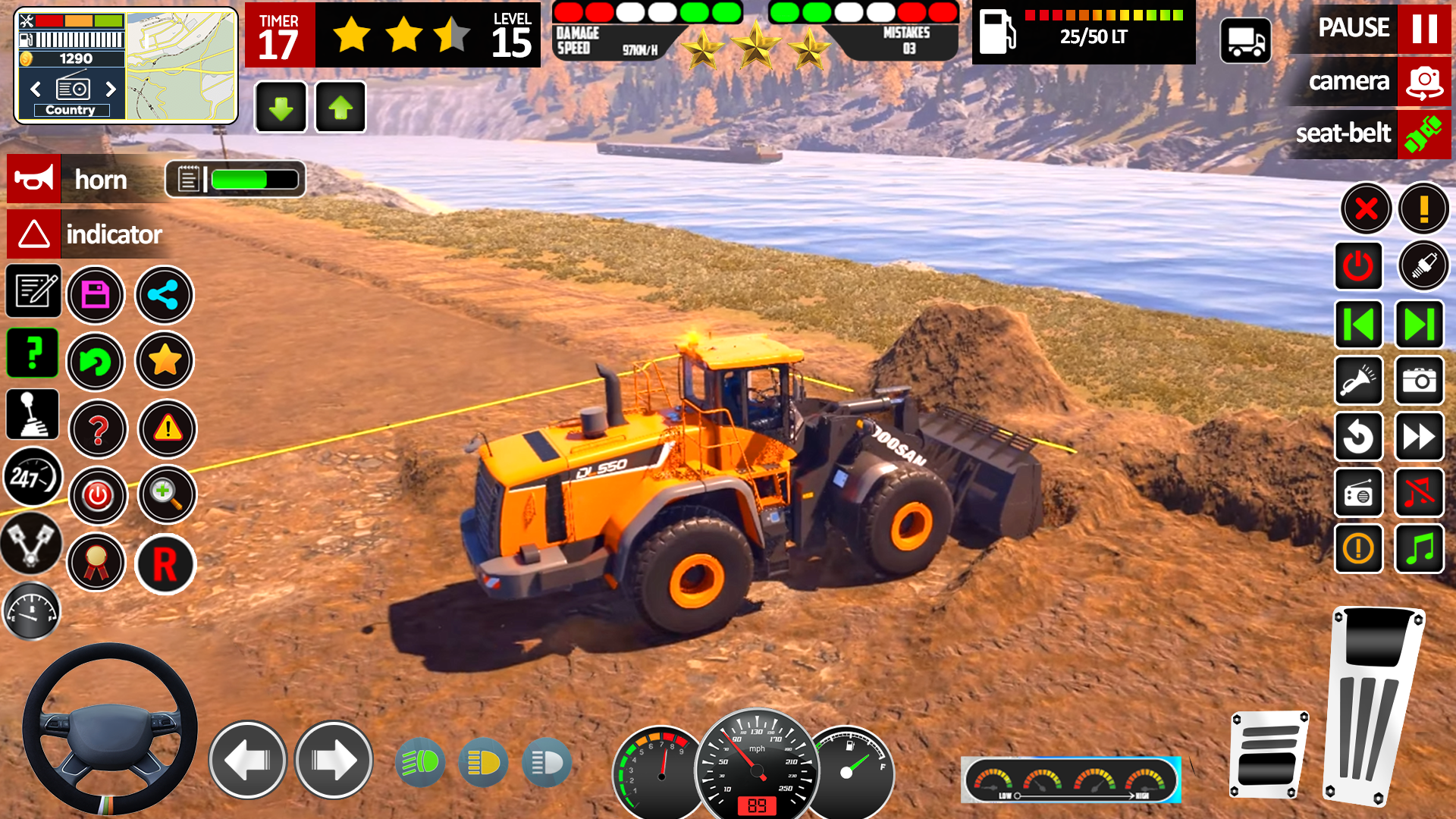
Task: Select the pink save disk icon
Action: [x=96, y=295]
